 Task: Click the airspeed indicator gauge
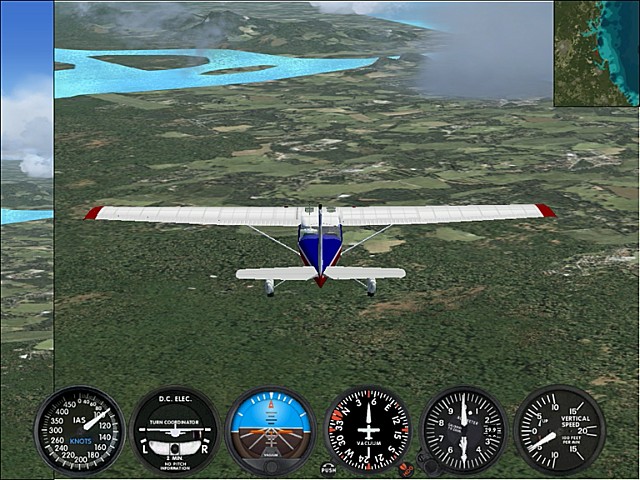(79, 430)
